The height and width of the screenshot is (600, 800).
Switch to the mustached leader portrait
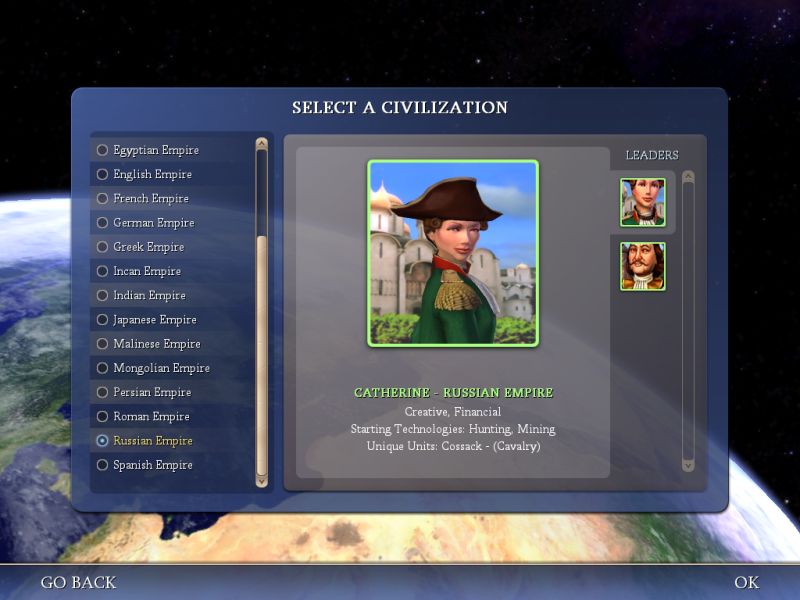(x=642, y=266)
